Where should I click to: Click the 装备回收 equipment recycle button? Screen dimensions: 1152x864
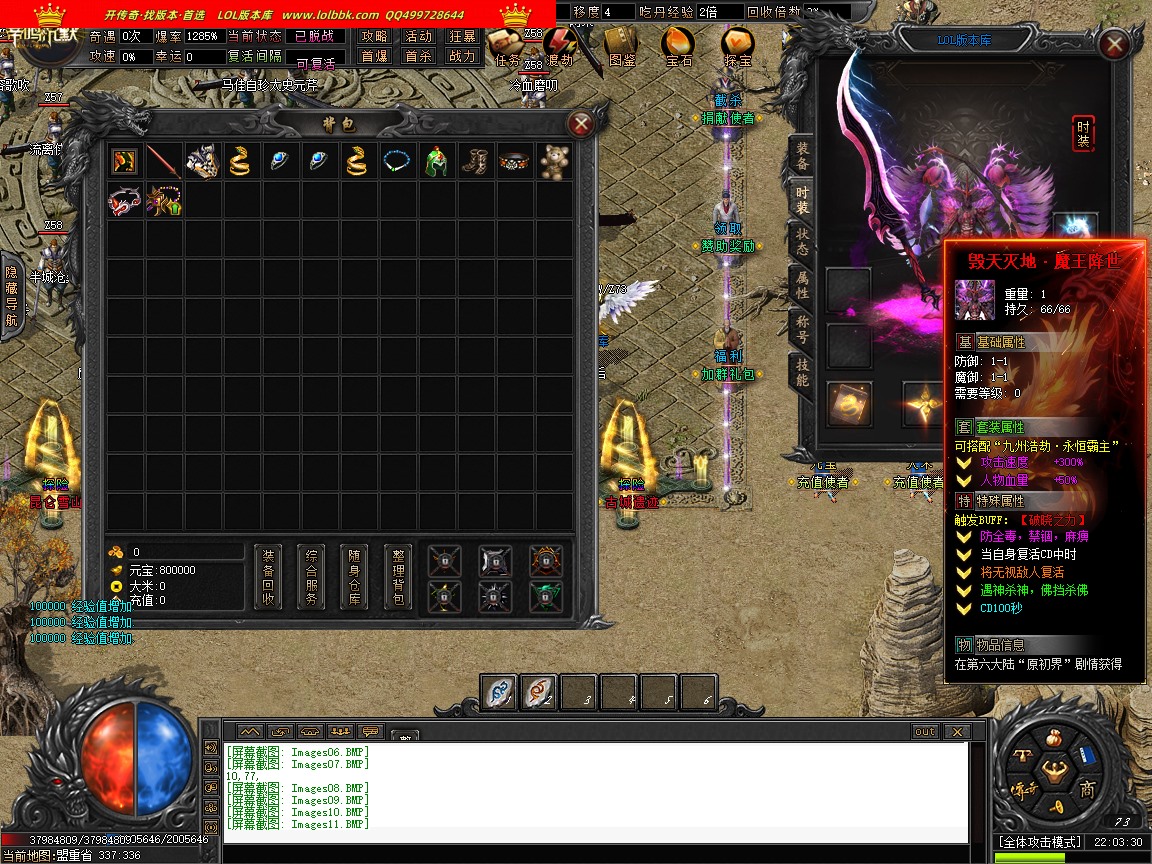[x=268, y=578]
